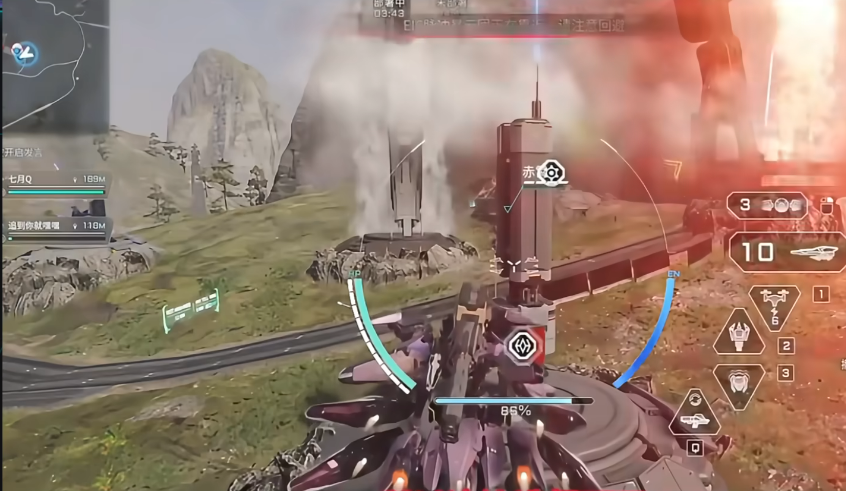Select teammate 七月Q in squad list

tap(55, 181)
